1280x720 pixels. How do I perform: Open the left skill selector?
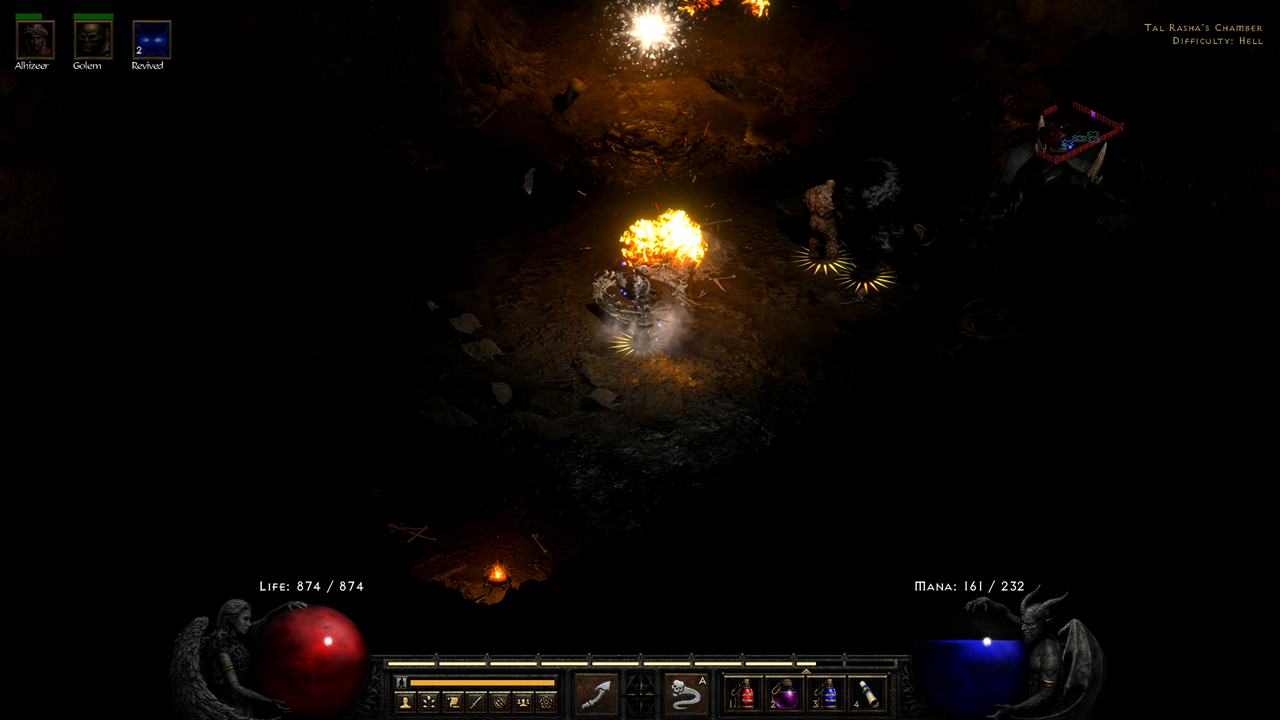point(597,694)
